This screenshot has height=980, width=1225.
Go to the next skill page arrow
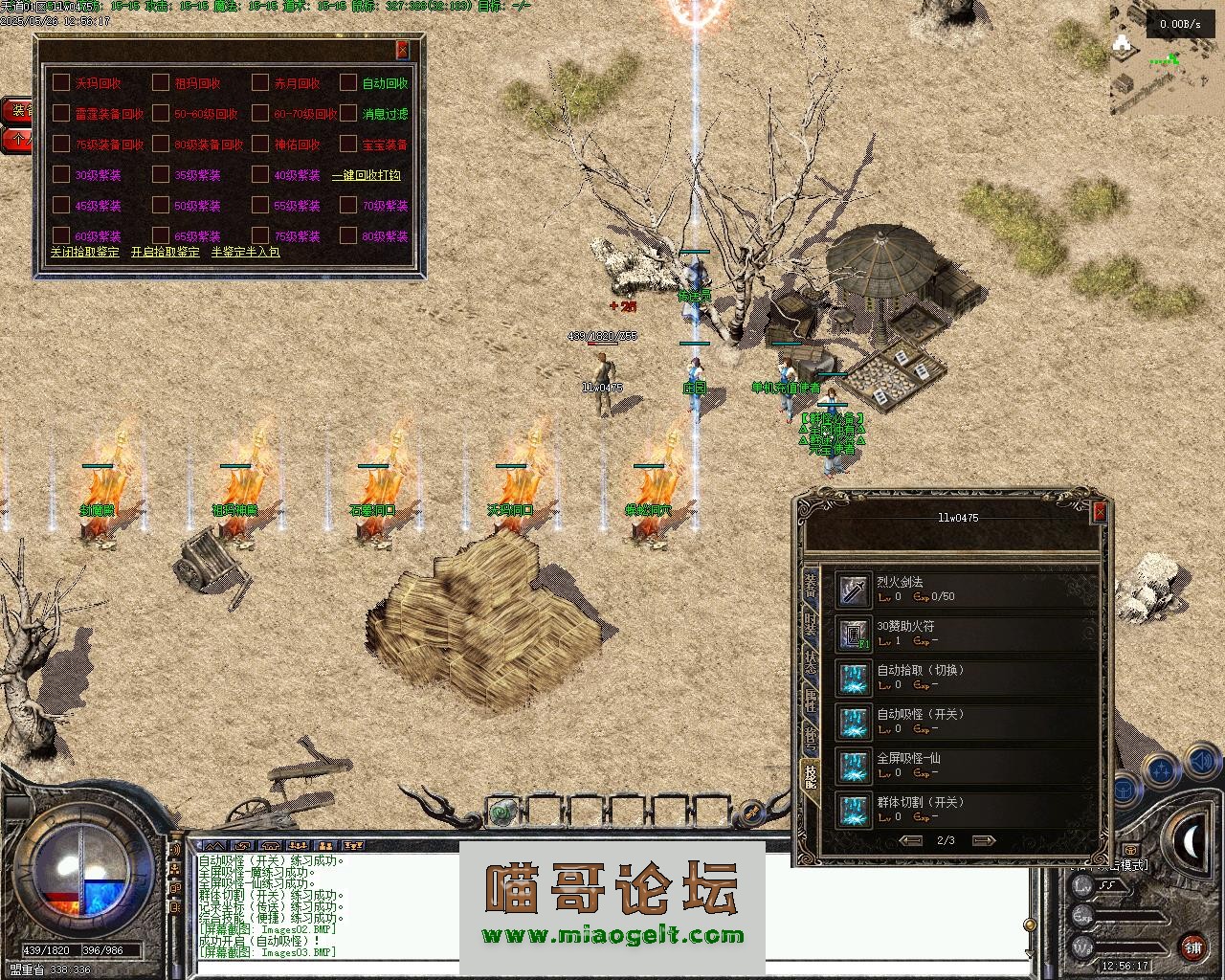[983, 840]
